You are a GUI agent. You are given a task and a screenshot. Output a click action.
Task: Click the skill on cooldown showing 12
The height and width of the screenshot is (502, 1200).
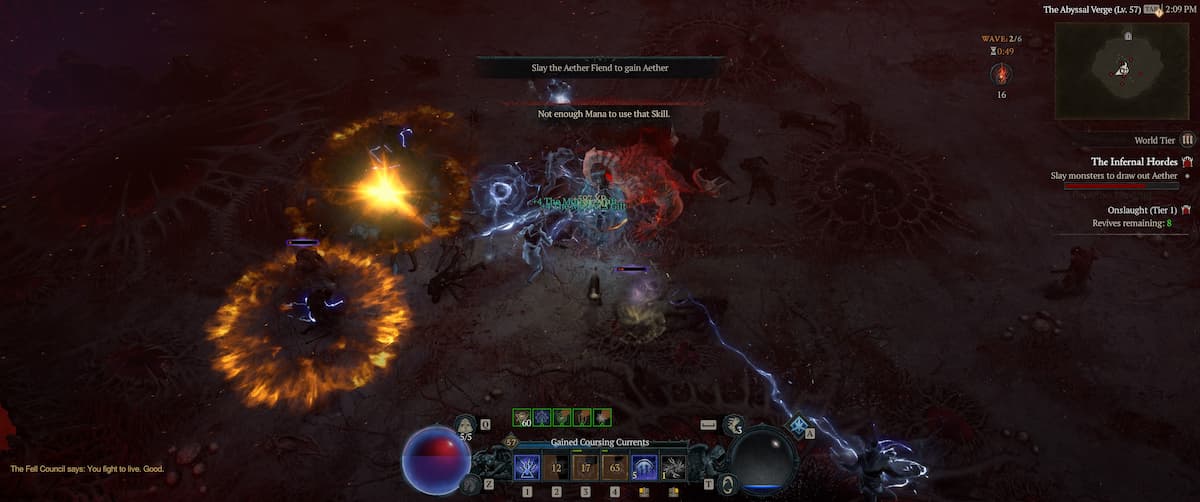pyautogui.click(x=557, y=466)
